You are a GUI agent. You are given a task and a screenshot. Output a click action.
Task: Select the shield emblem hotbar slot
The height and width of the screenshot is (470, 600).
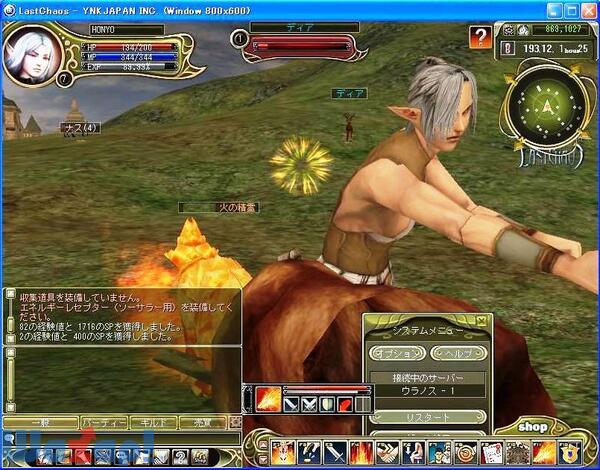click(x=571, y=453)
